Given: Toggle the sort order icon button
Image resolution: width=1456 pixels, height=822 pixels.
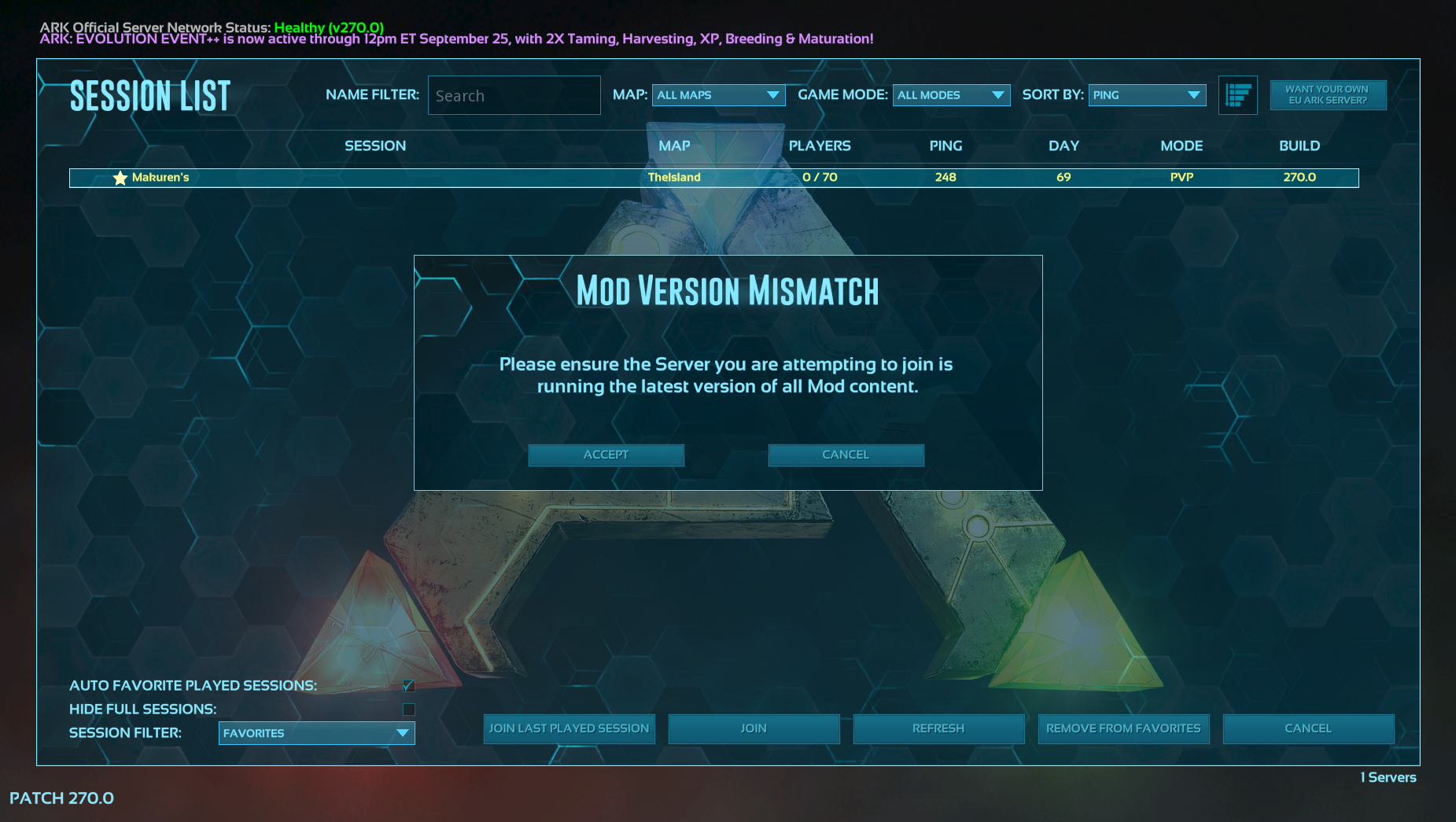Looking at the screenshot, I should click(x=1237, y=95).
